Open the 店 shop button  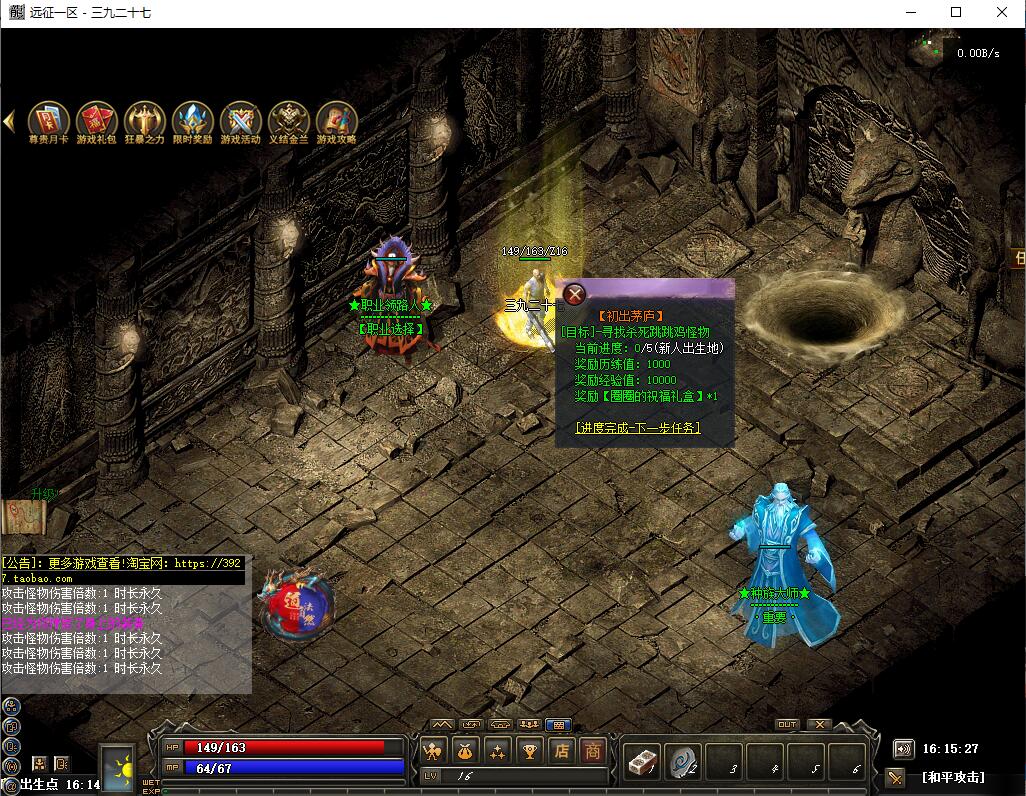(x=562, y=751)
